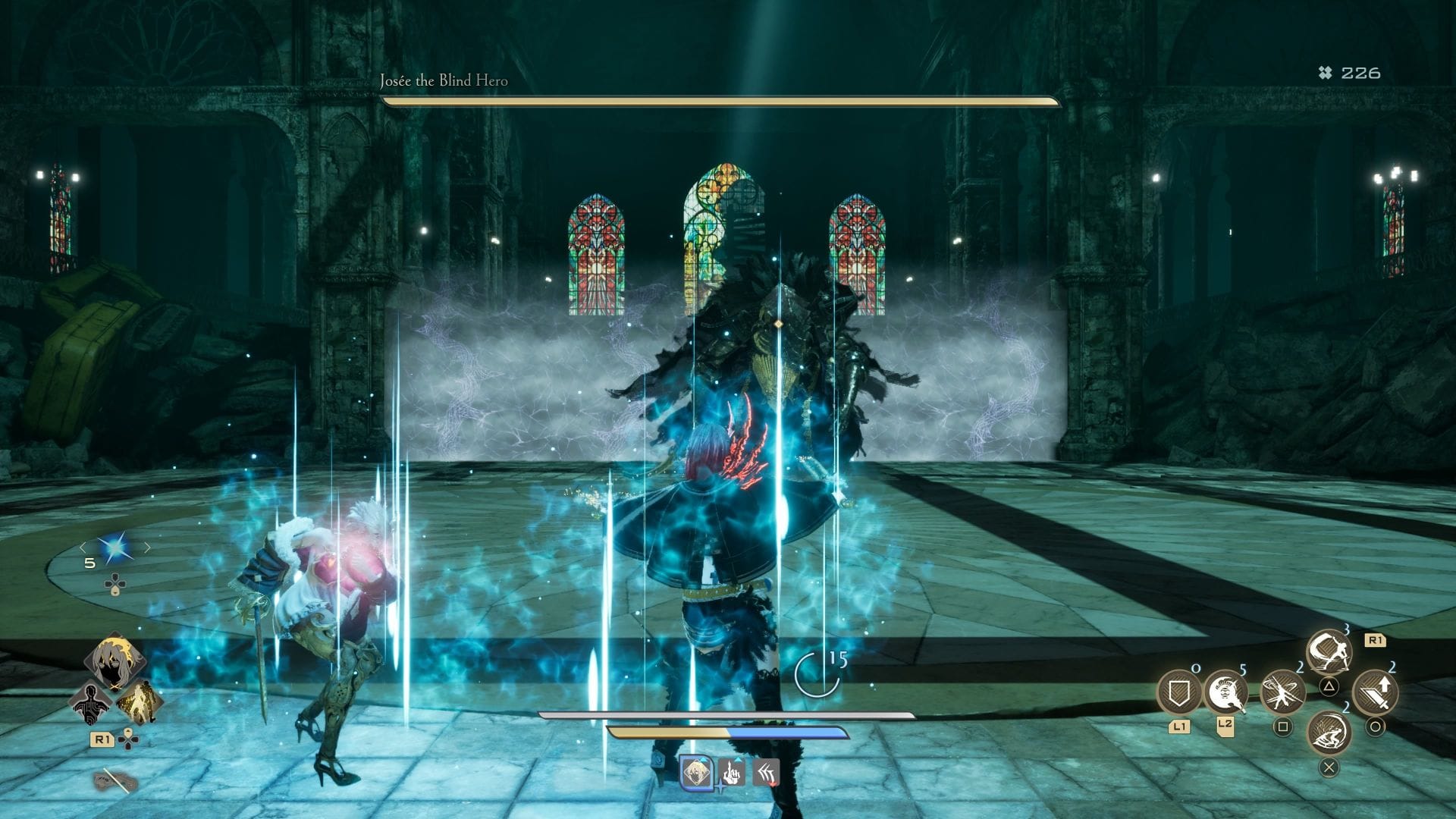Screen dimensions: 1456x819
Task: Select the blue star consumable item
Action: point(115,548)
